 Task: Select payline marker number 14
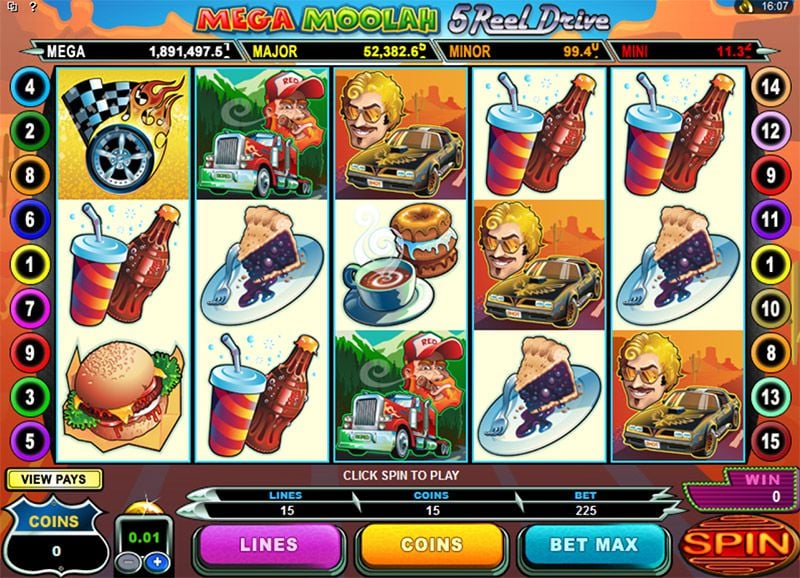coord(769,87)
